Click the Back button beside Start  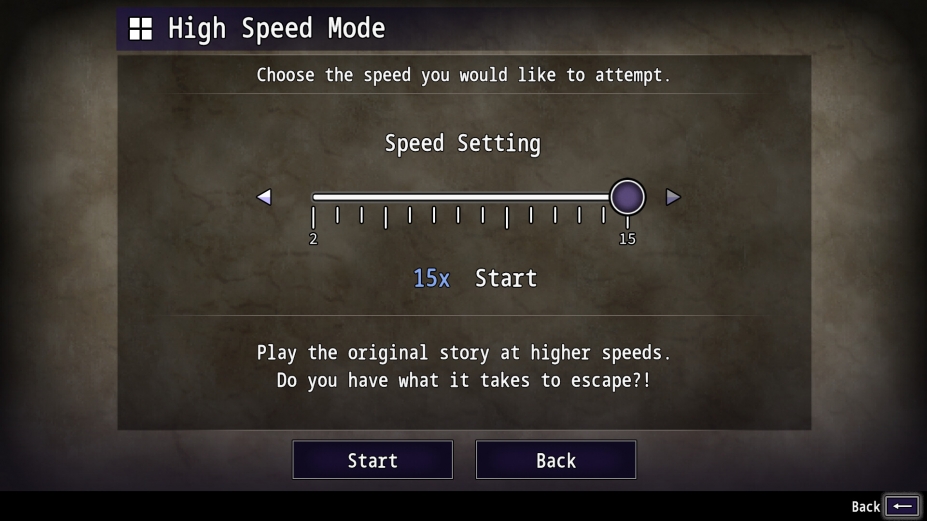pyautogui.click(x=555, y=460)
